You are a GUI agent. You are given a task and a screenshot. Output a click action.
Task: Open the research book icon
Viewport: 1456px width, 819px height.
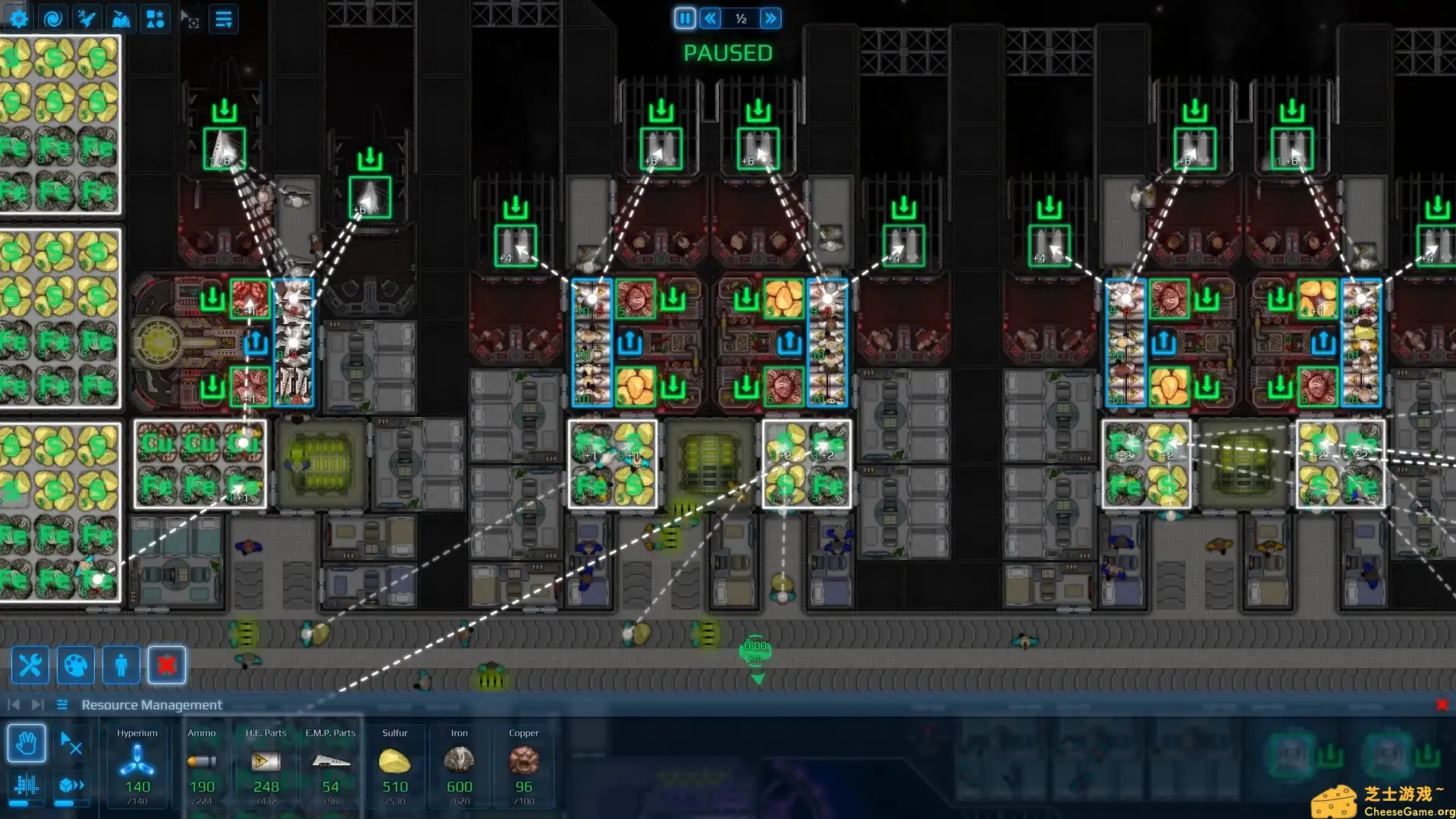[121, 17]
